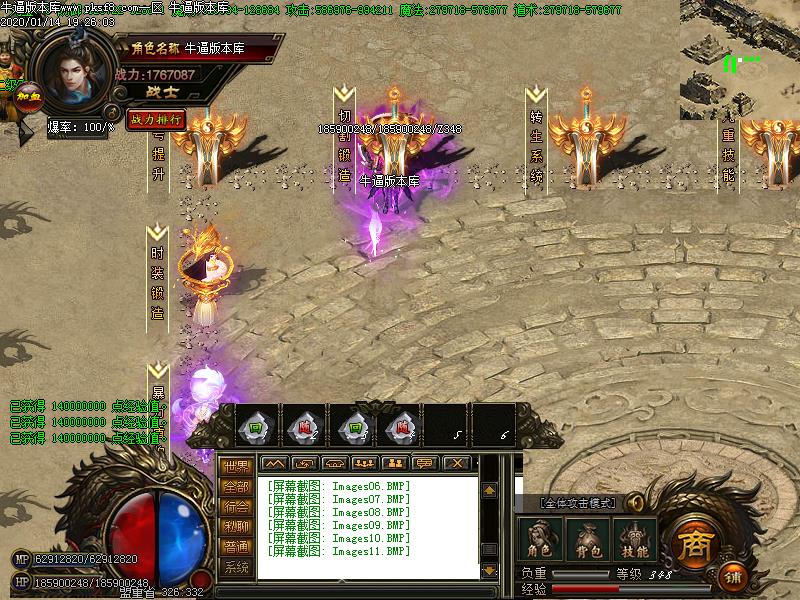Open the 战力排行 power ranking

point(156,119)
